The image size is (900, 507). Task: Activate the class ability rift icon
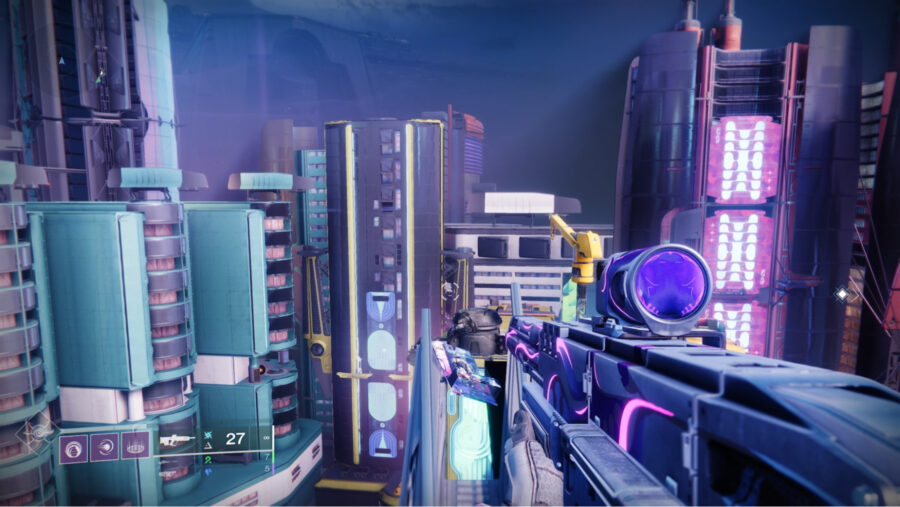tap(135, 446)
